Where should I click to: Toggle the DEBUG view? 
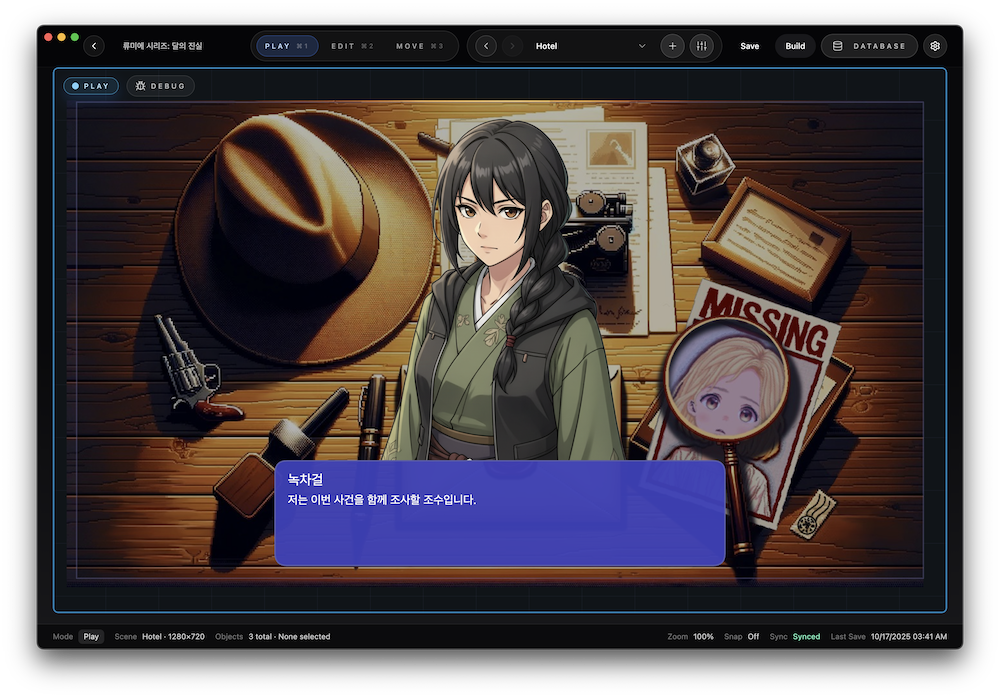point(160,86)
